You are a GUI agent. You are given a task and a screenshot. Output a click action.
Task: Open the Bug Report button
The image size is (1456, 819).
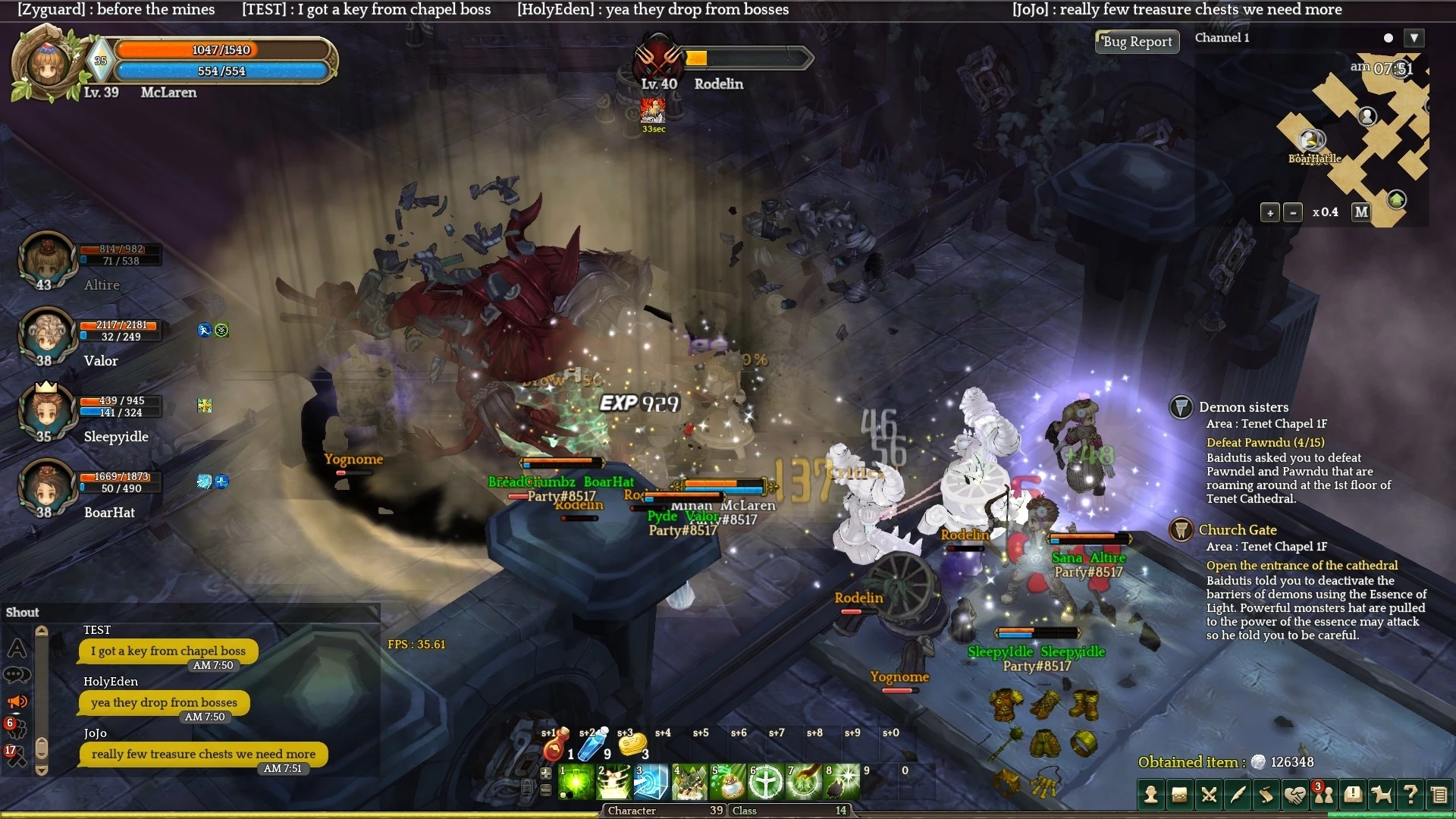(x=1137, y=42)
